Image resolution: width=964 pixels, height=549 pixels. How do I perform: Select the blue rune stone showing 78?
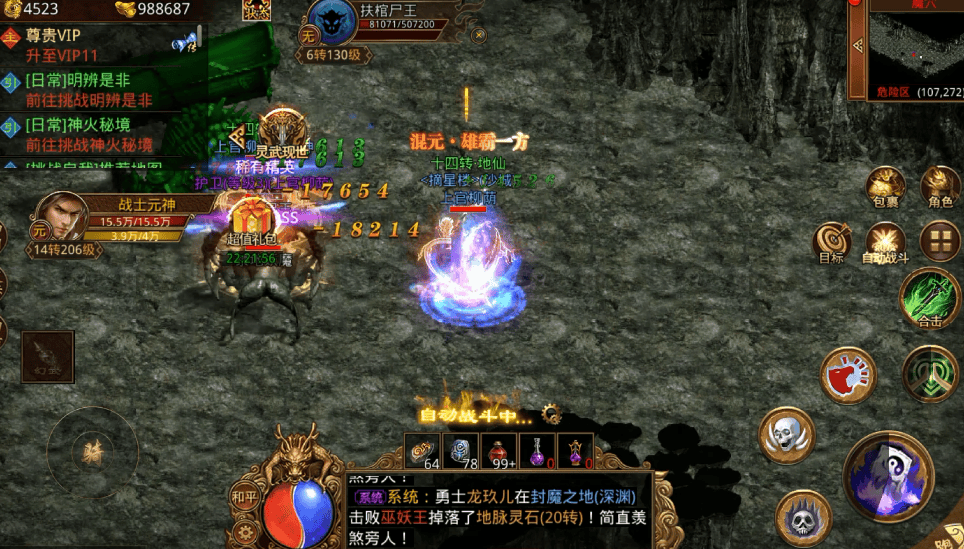coord(461,452)
